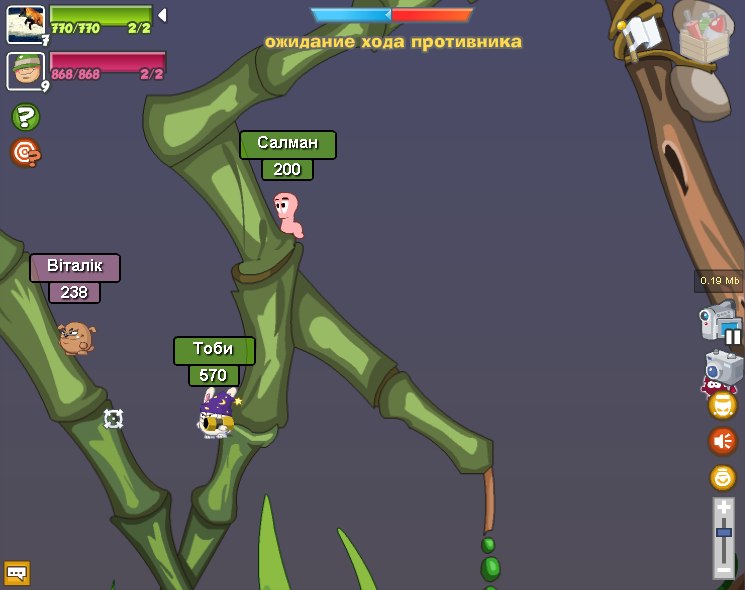Viewport: 745px width, 590px height.
Task: Click the blue zoom slider handle
Action: [x=723, y=532]
